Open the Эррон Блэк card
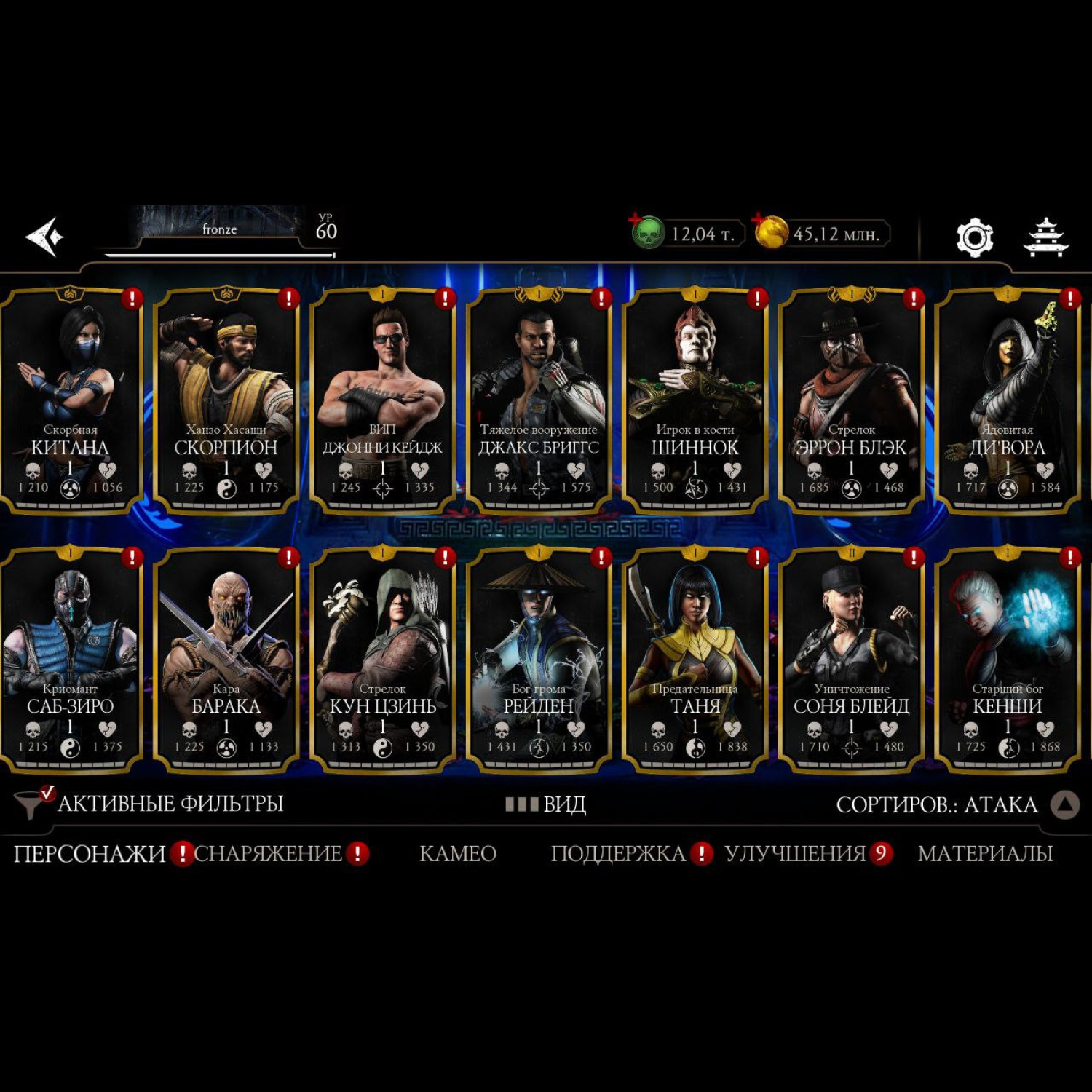Screen dimensions: 1092x1092 [x=851, y=400]
